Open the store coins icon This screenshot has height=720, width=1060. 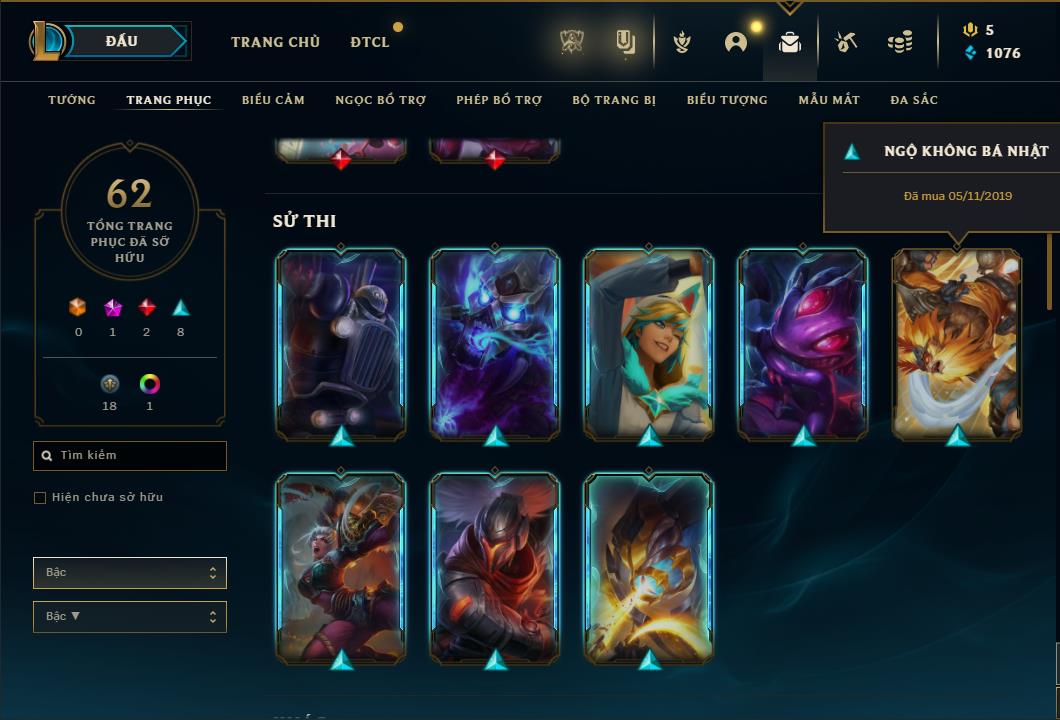pyautogui.click(x=900, y=42)
